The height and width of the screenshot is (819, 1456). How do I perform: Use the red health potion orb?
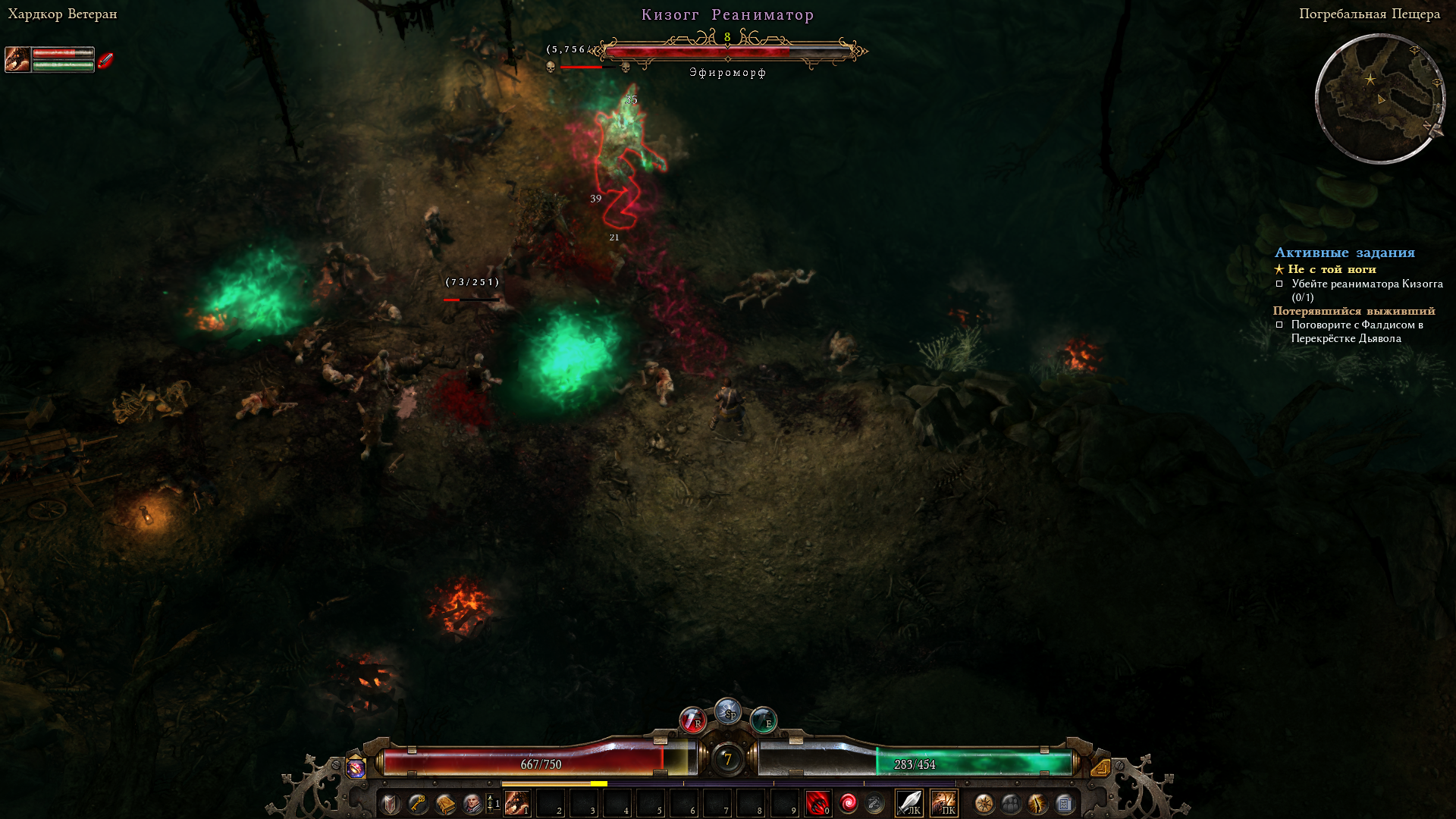click(692, 720)
